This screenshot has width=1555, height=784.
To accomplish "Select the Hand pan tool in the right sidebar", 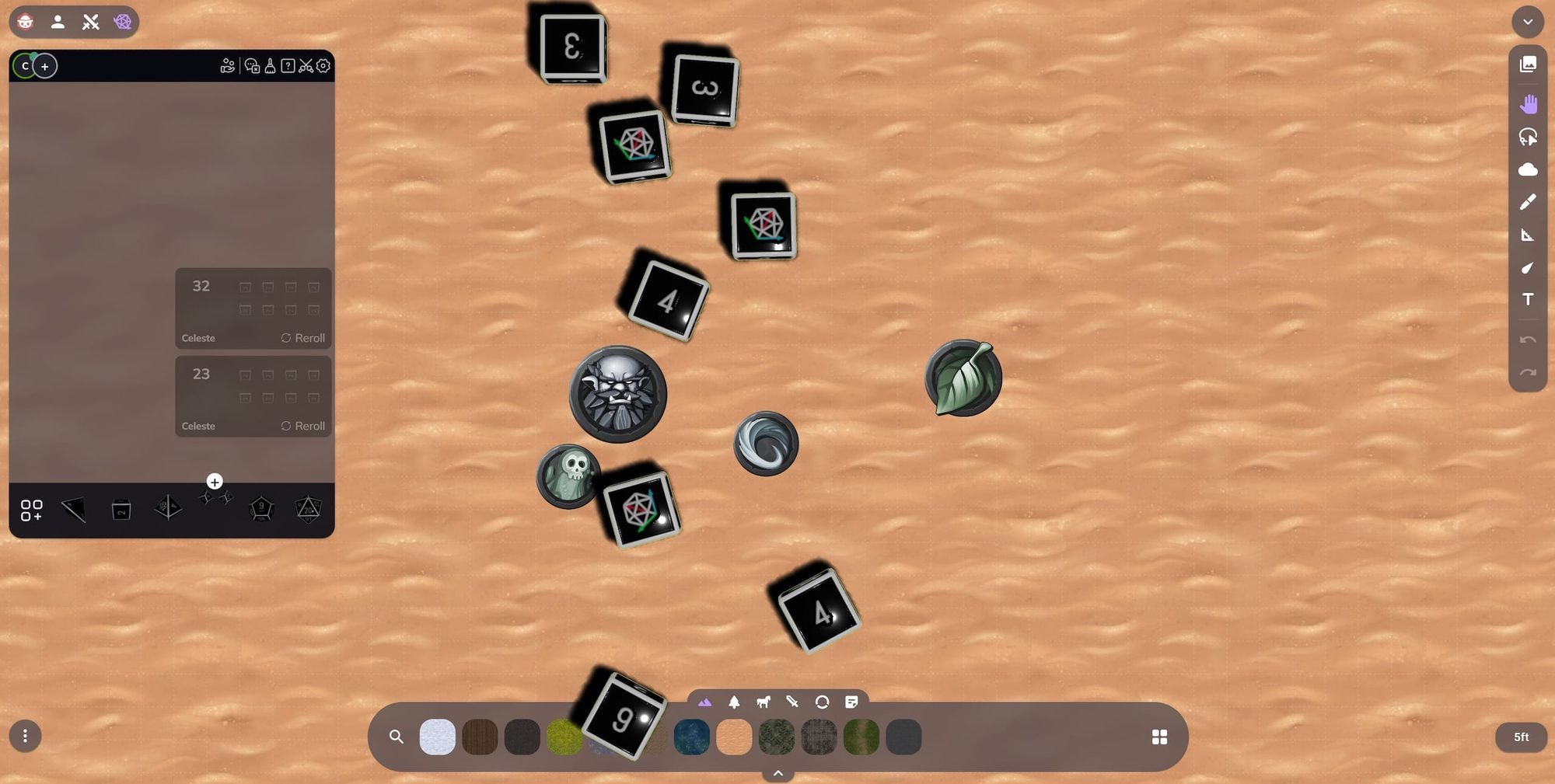I will [x=1527, y=103].
